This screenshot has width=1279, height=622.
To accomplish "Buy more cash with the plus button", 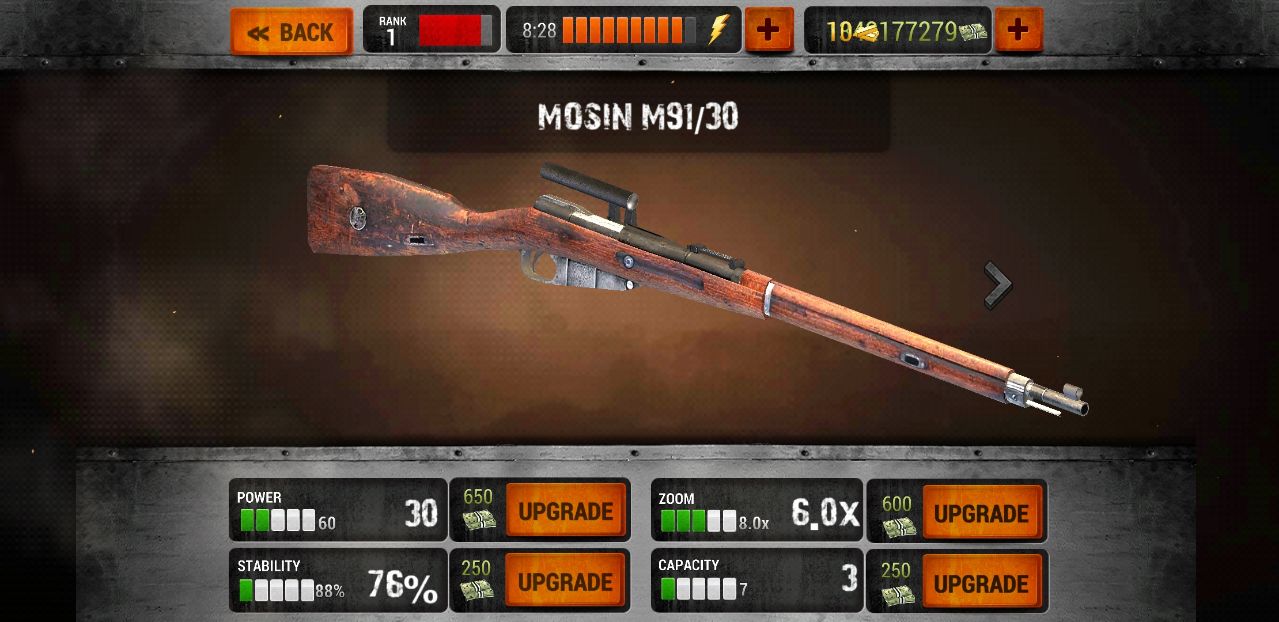I will point(1018,30).
